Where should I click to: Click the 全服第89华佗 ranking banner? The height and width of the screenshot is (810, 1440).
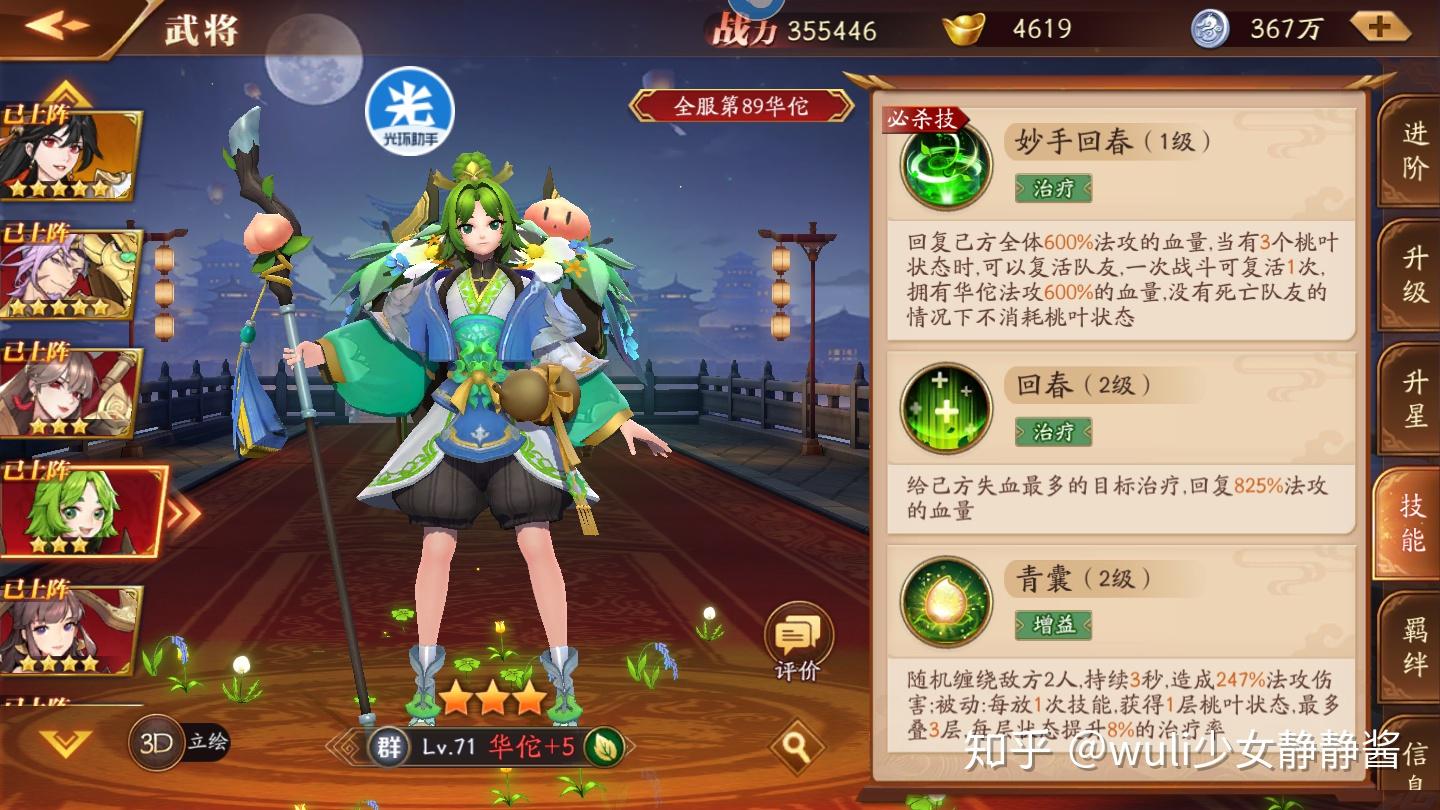click(741, 106)
